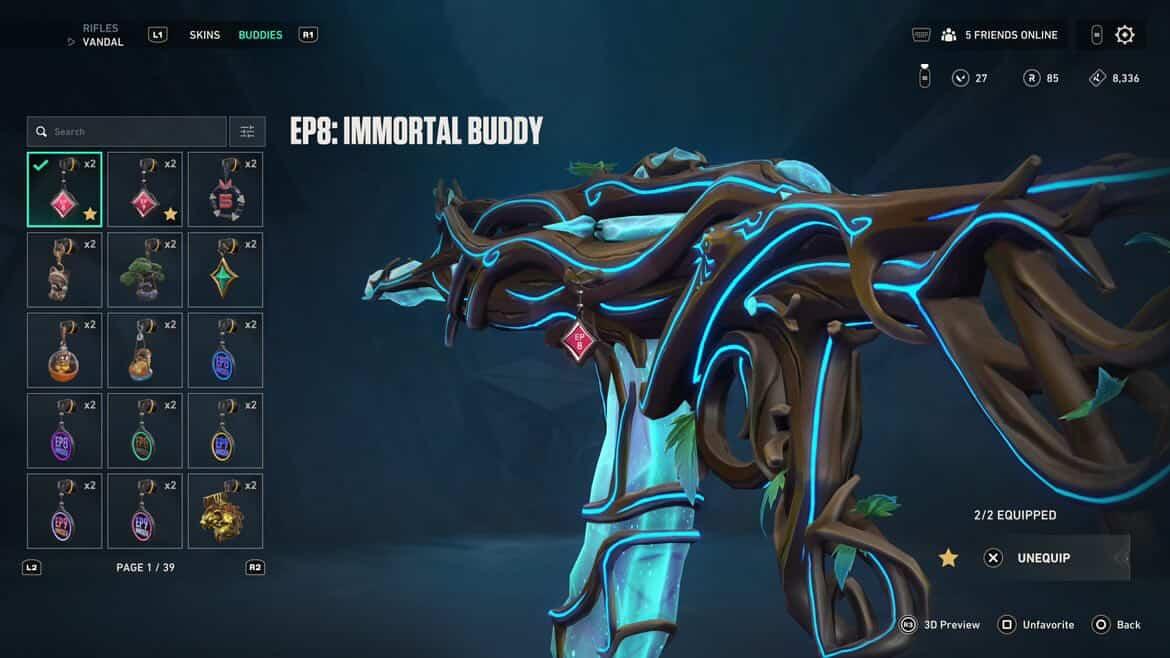
Task: Switch to the Skins tab
Action: [205, 35]
